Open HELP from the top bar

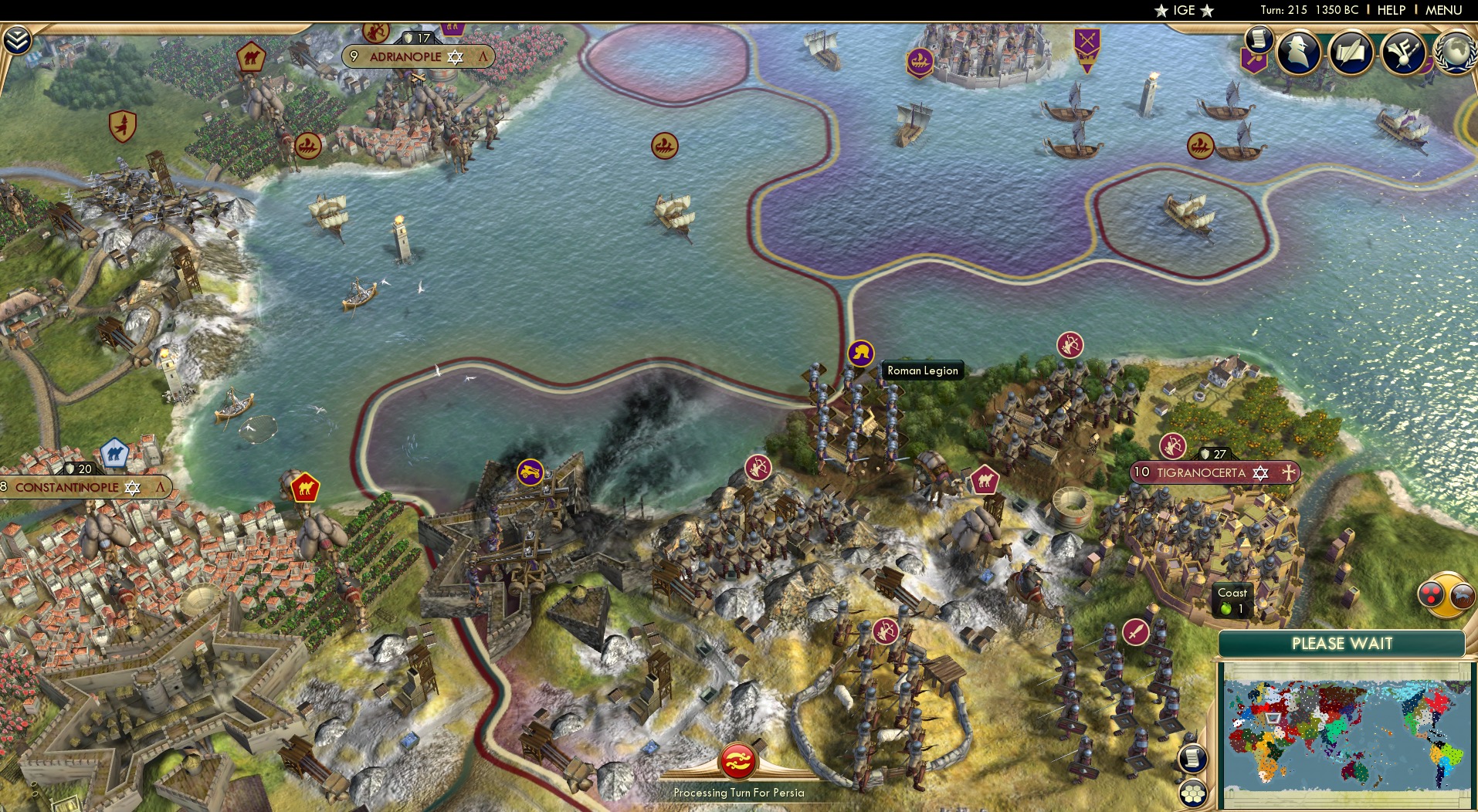click(x=1391, y=10)
